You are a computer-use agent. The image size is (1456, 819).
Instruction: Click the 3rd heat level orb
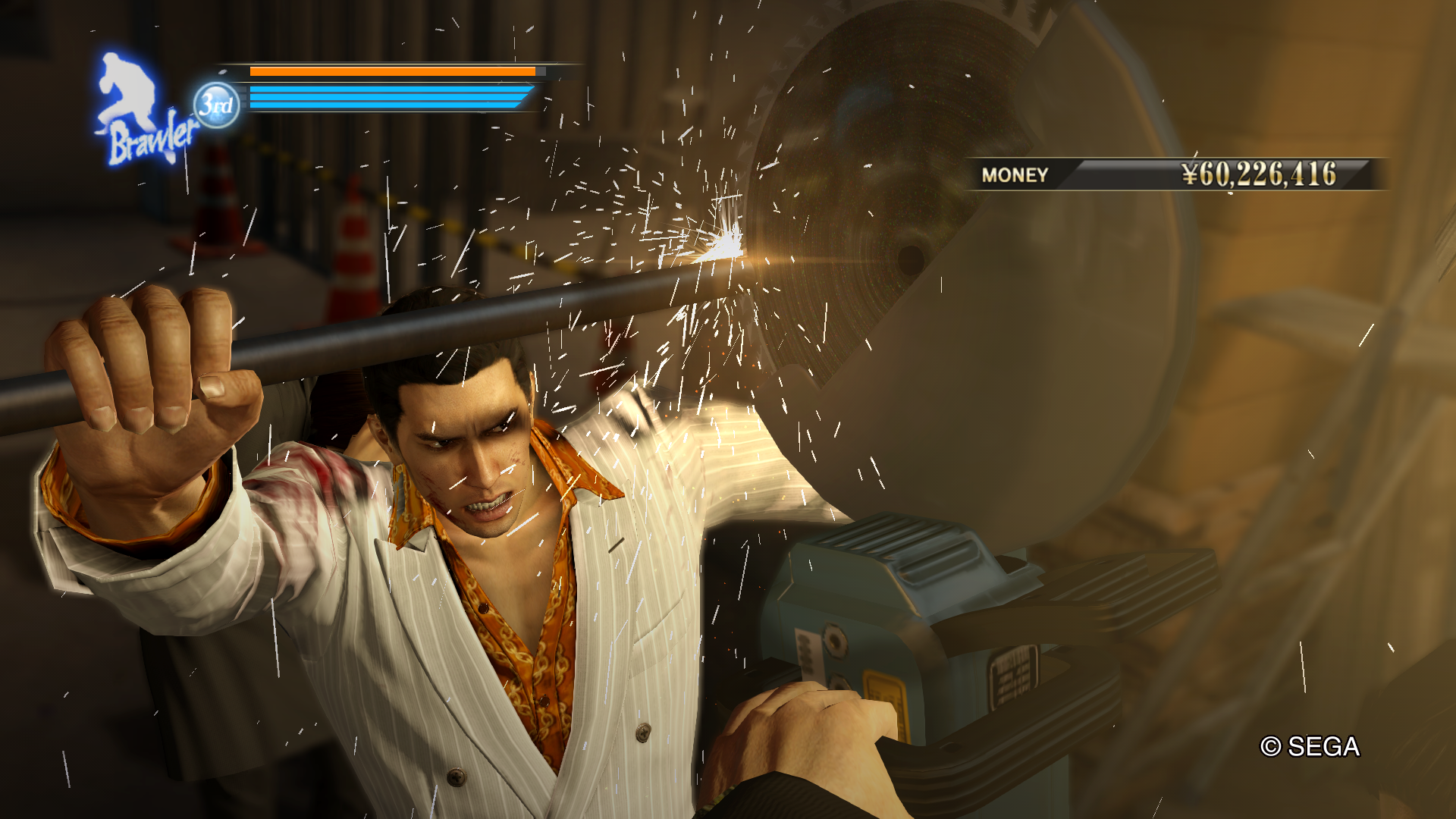click(x=216, y=105)
